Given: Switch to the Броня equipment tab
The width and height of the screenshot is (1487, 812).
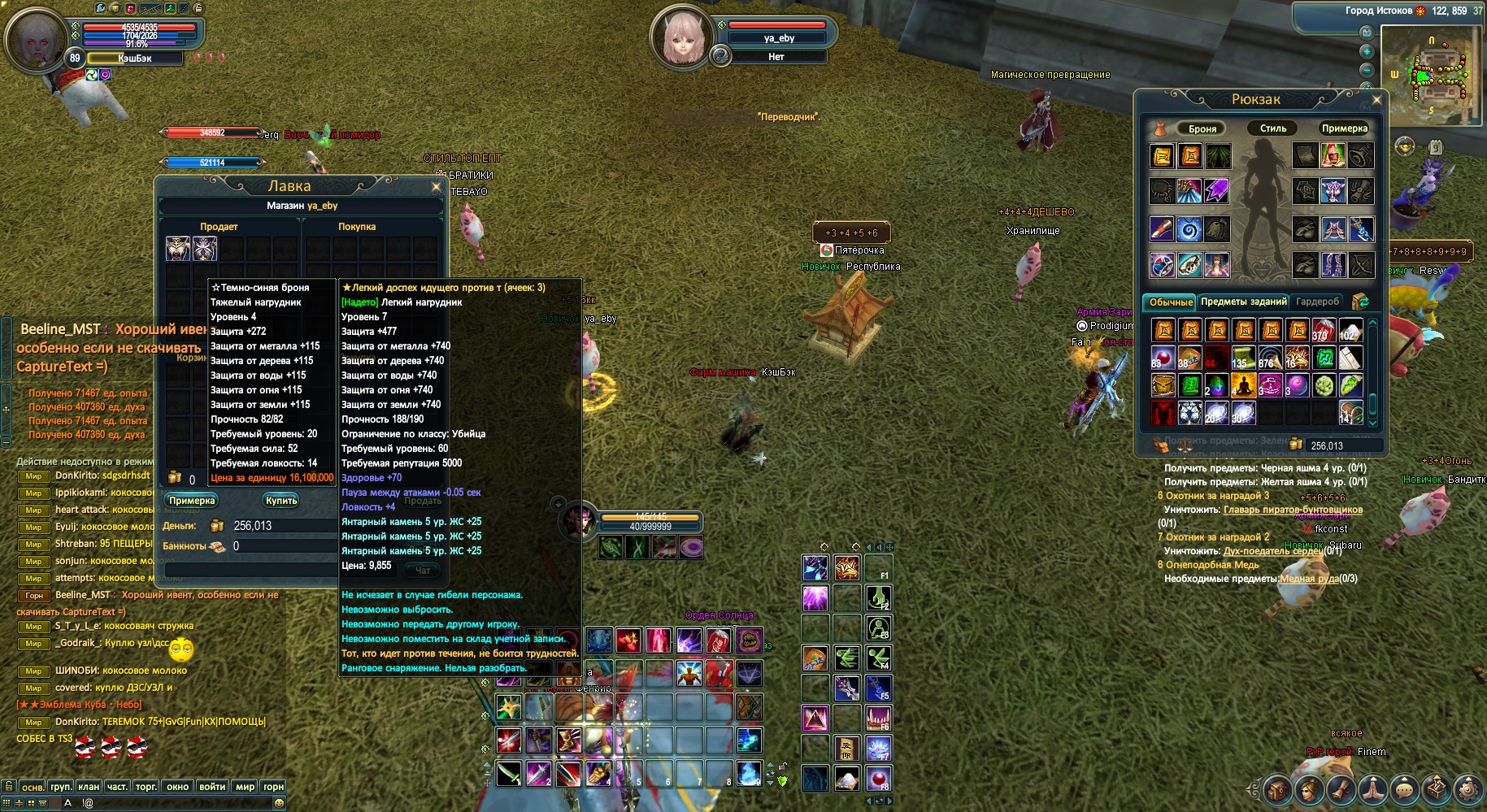Looking at the screenshot, I should (x=1202, y=128).
